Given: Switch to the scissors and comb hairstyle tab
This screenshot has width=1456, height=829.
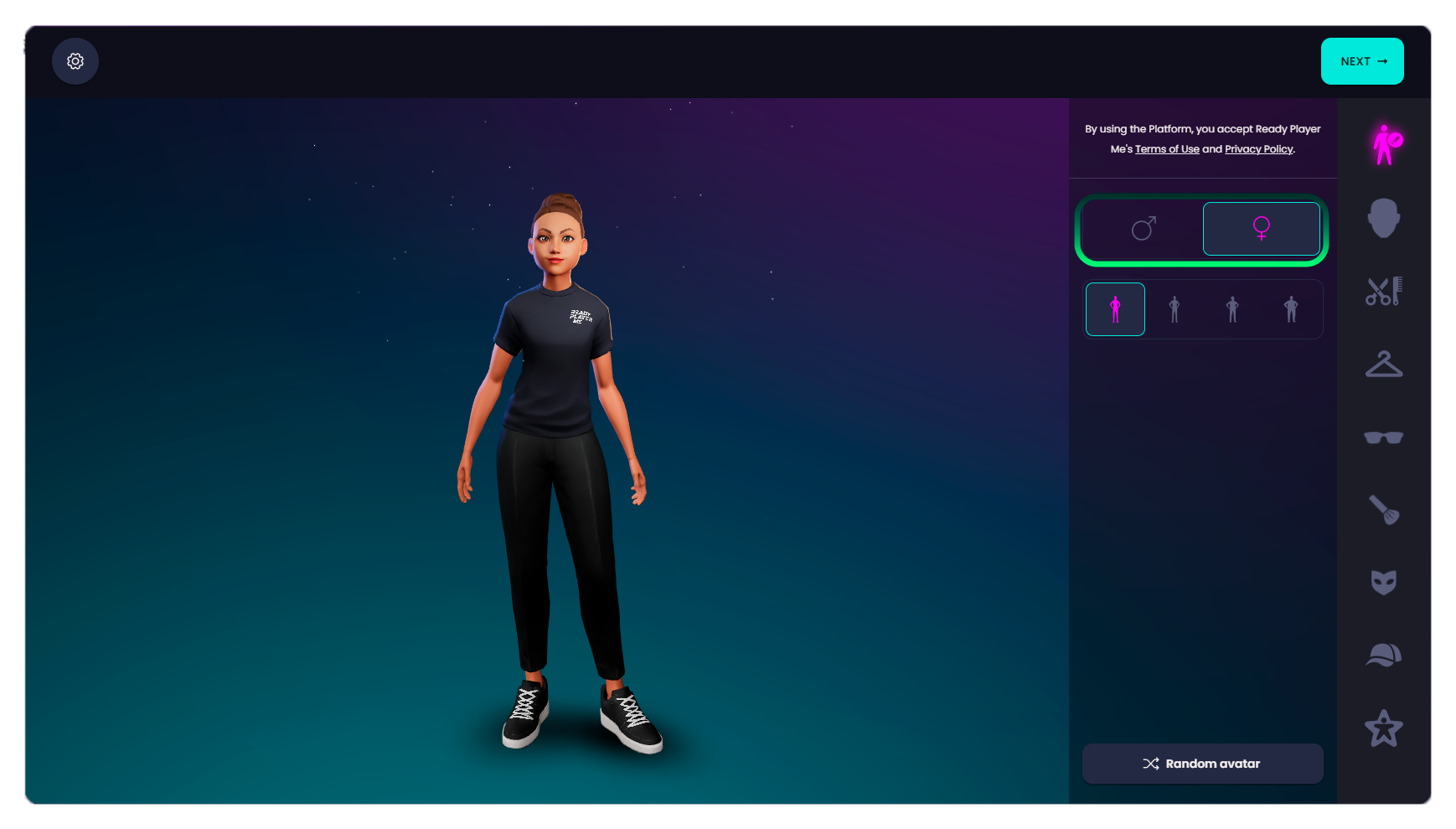Looking at the screenshot, I should pos(1384,292).
